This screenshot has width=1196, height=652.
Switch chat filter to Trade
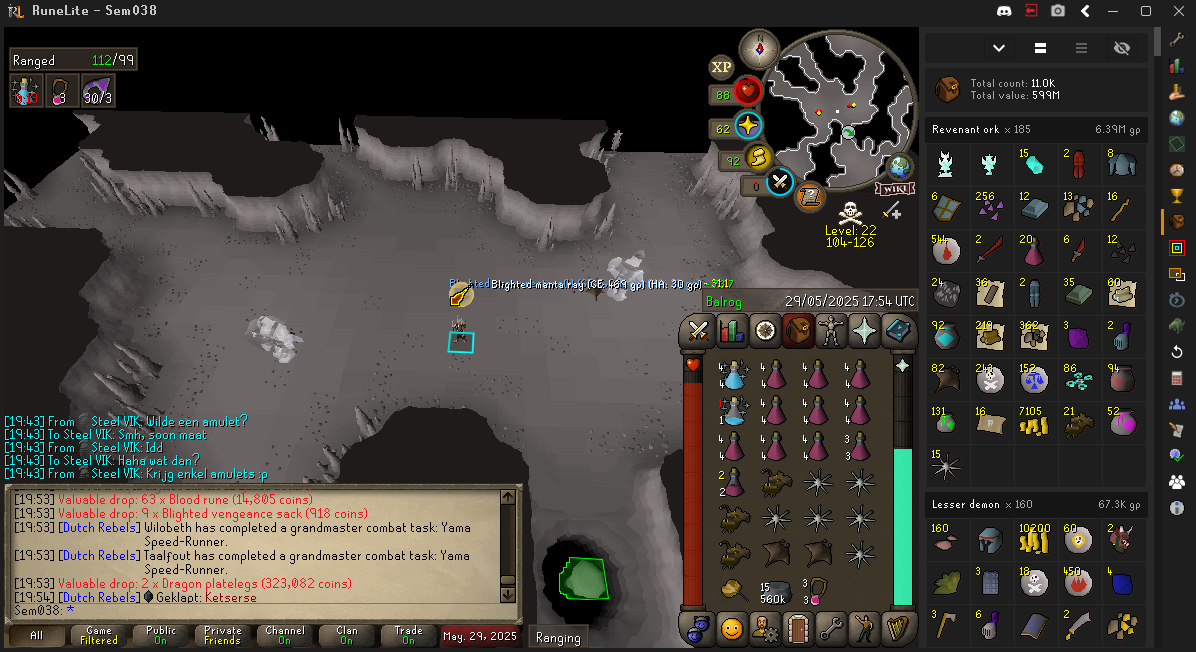click(x=408, y=636)
